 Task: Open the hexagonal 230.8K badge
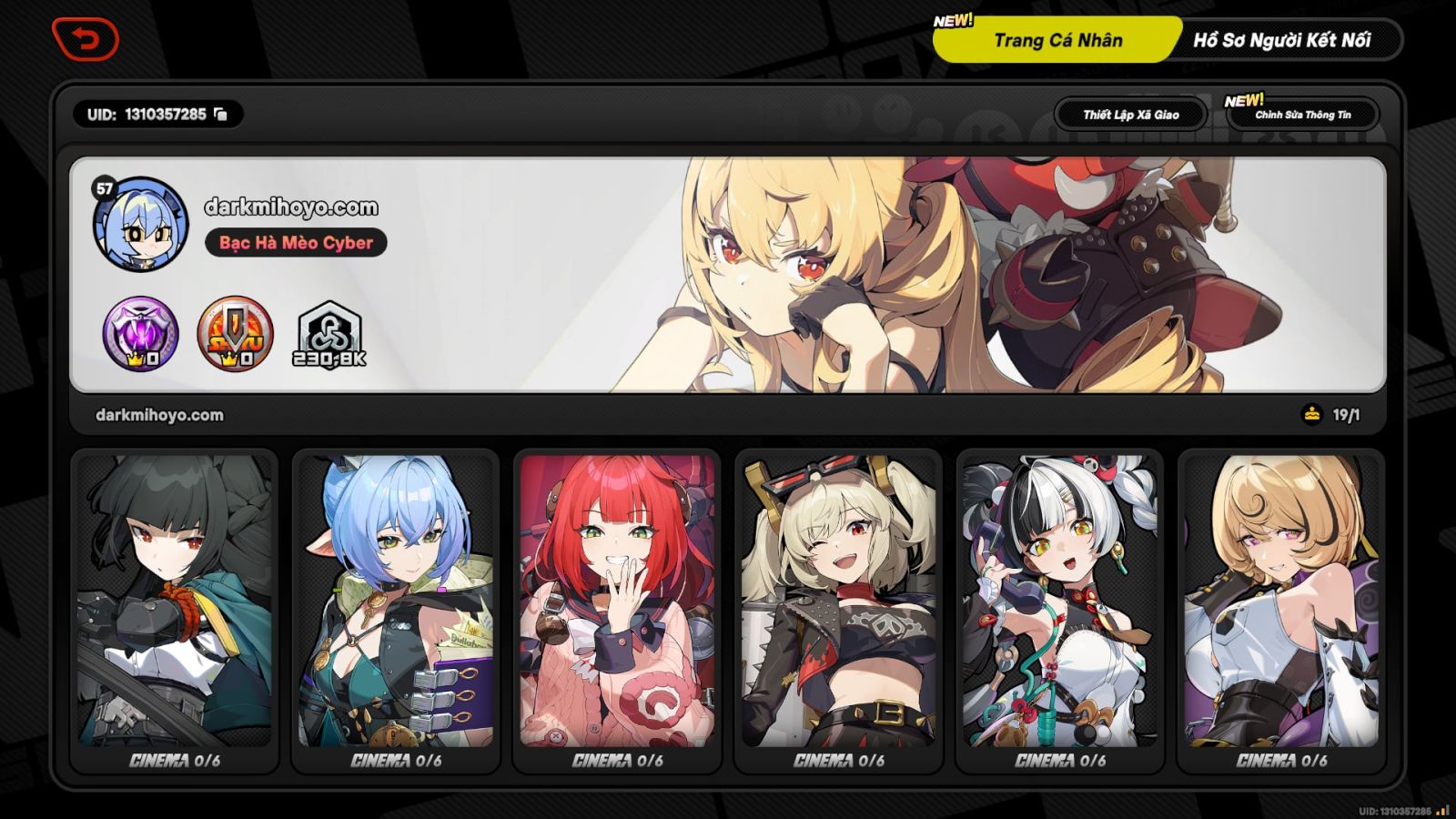click(x=330, y=333)
